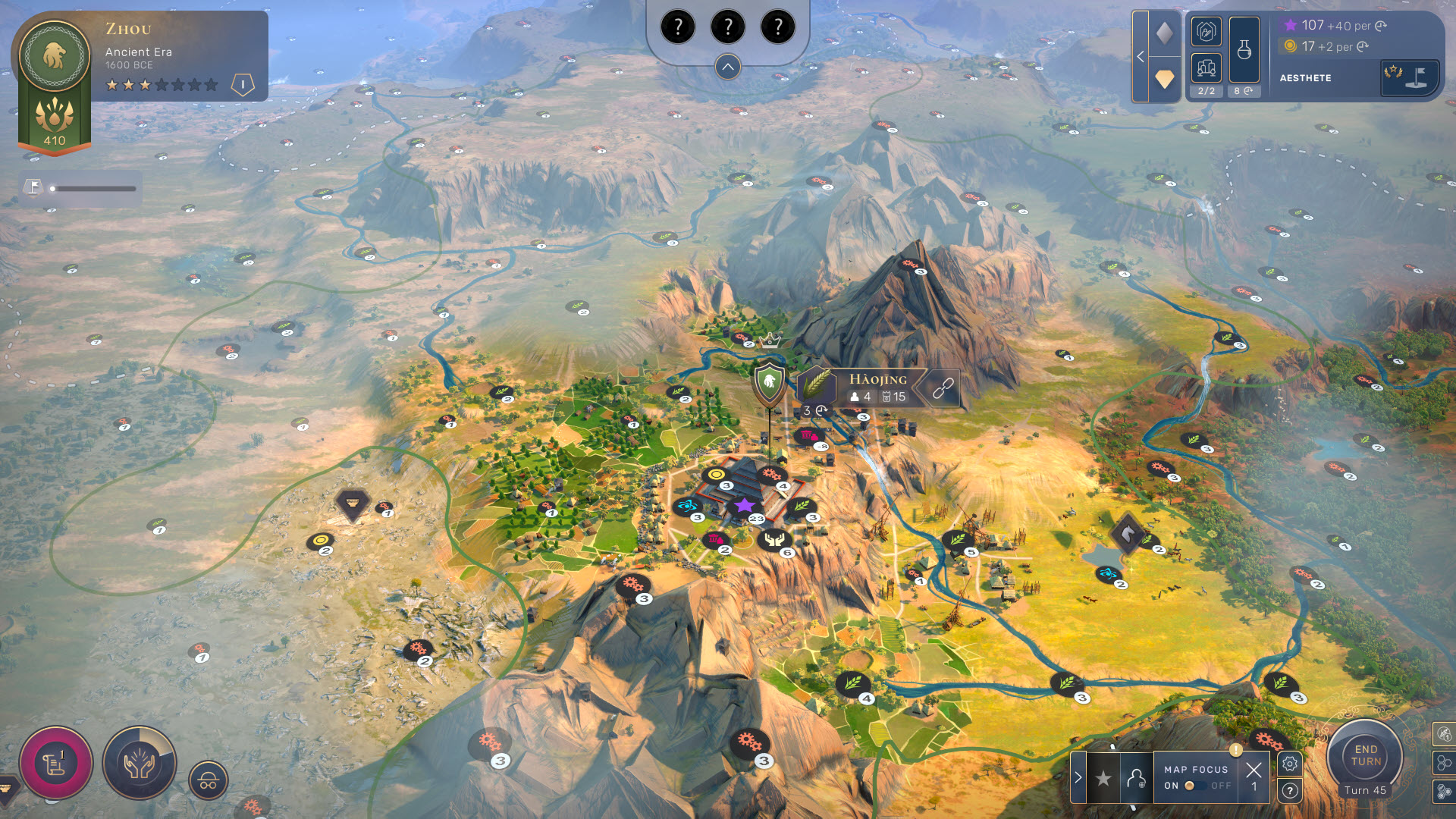Open the civics scroll with one pending
1456x819 pixels.
pos(55,763)
